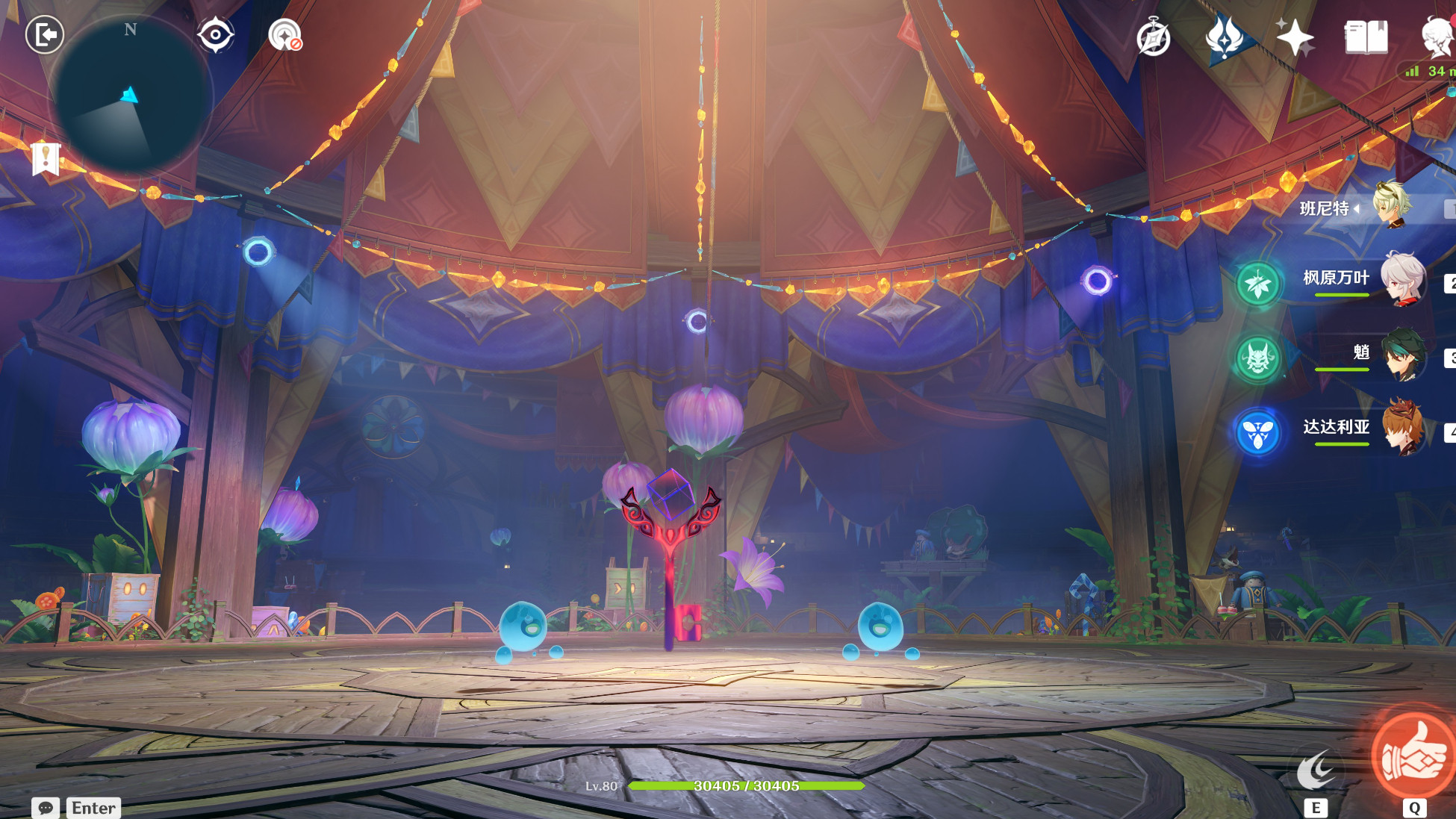
Task: Open the adventurer handbook book icon
Action: tap(1366, 37)
